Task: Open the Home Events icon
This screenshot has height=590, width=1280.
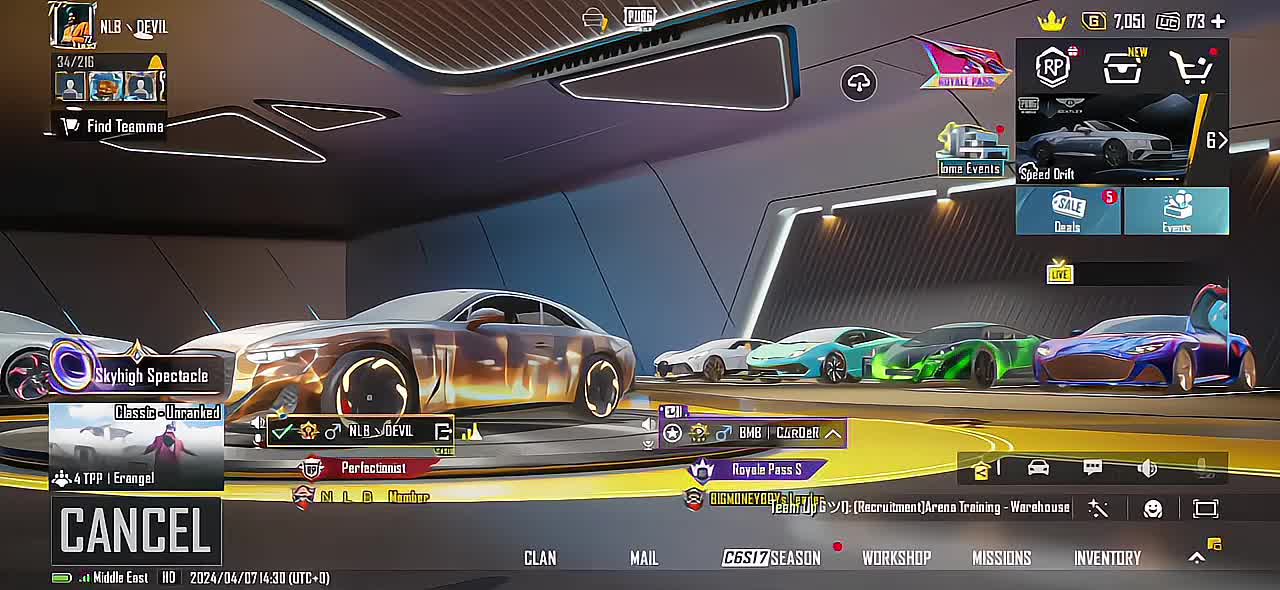Action: pyautogui.click(x=969, y=150)
